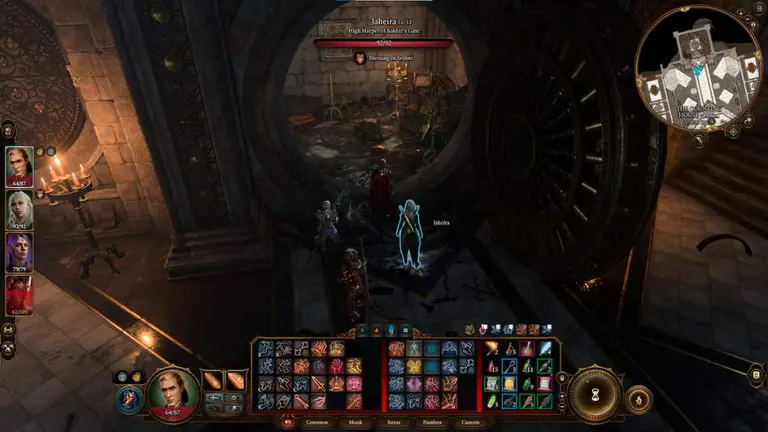
Task: Click the hourglass end turn button
Action: (x=596, y=393)
